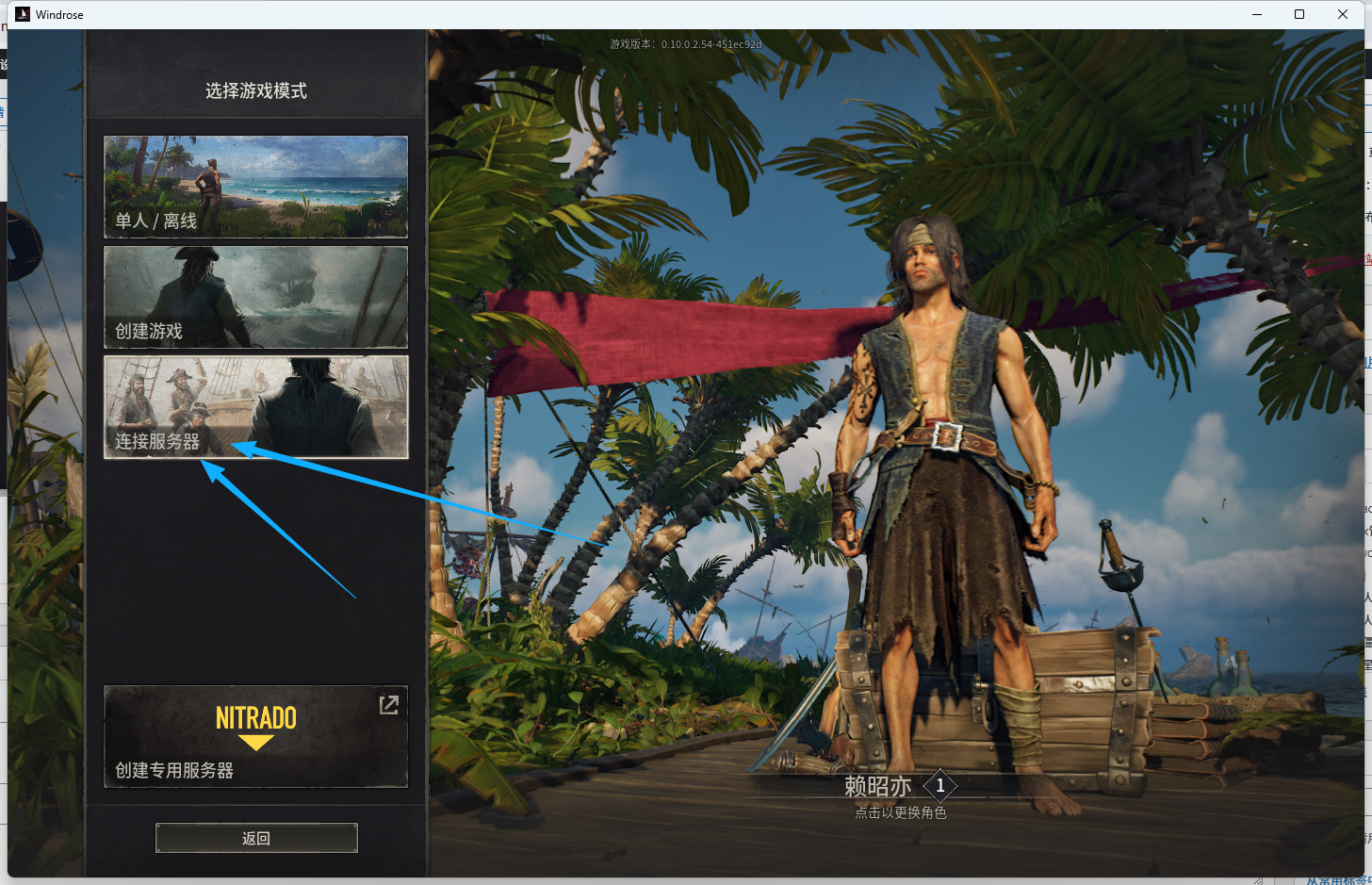Click the 返回 back button
Screen dimensions: 1372x885
tap(256, 838)
